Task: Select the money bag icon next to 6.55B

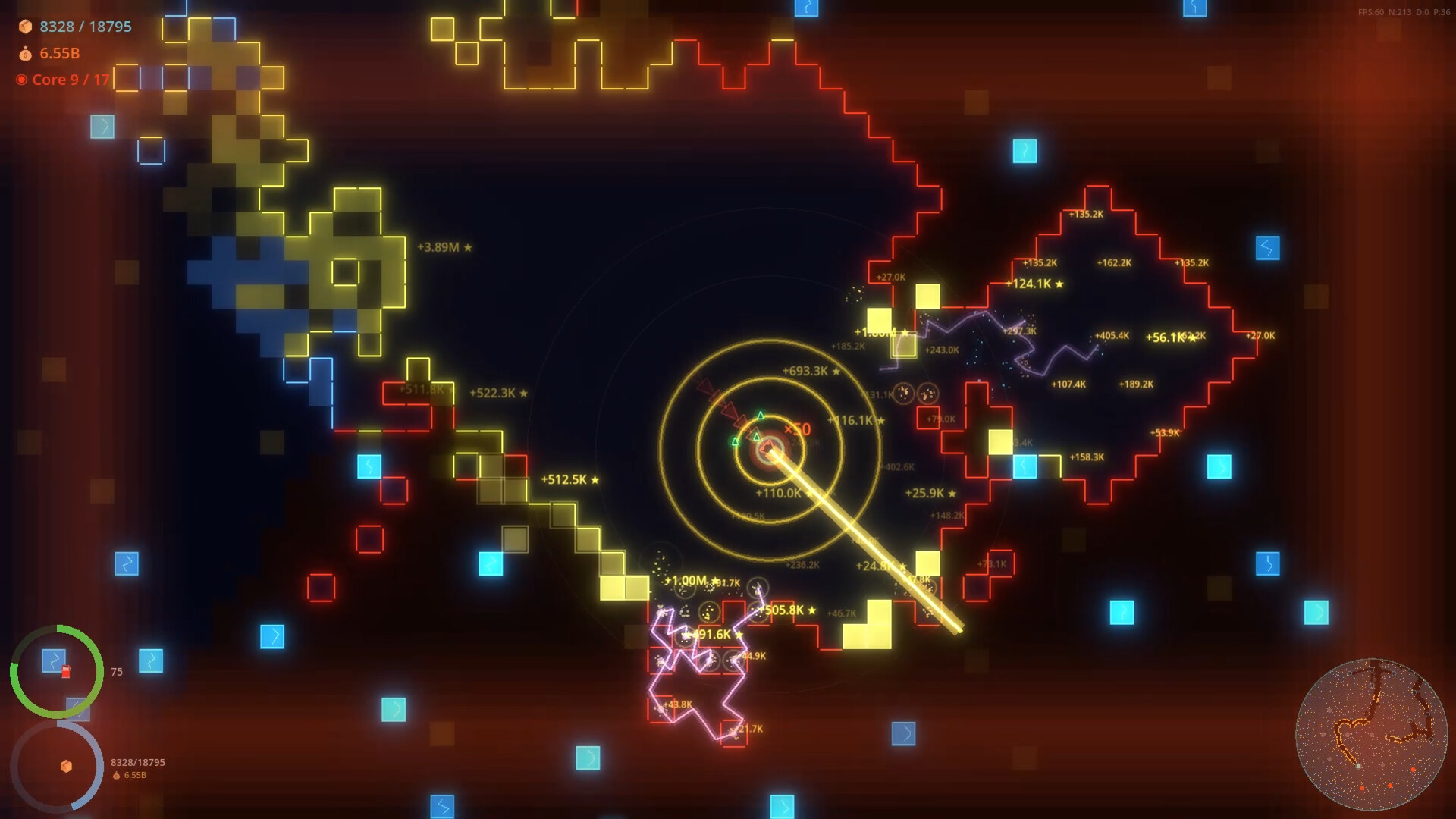Action: [26, 53]
